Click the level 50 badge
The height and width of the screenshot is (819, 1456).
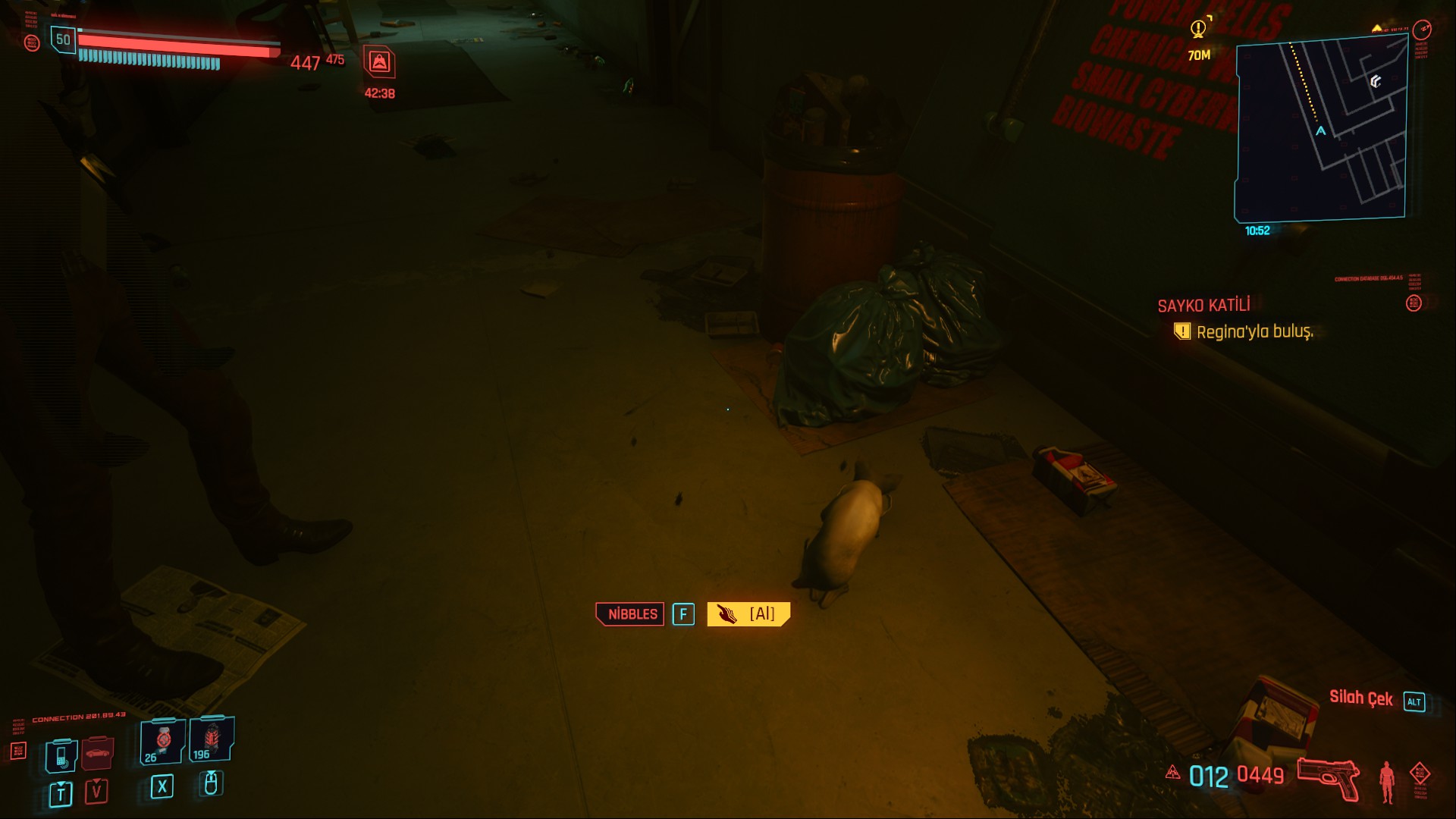[63, 39]
